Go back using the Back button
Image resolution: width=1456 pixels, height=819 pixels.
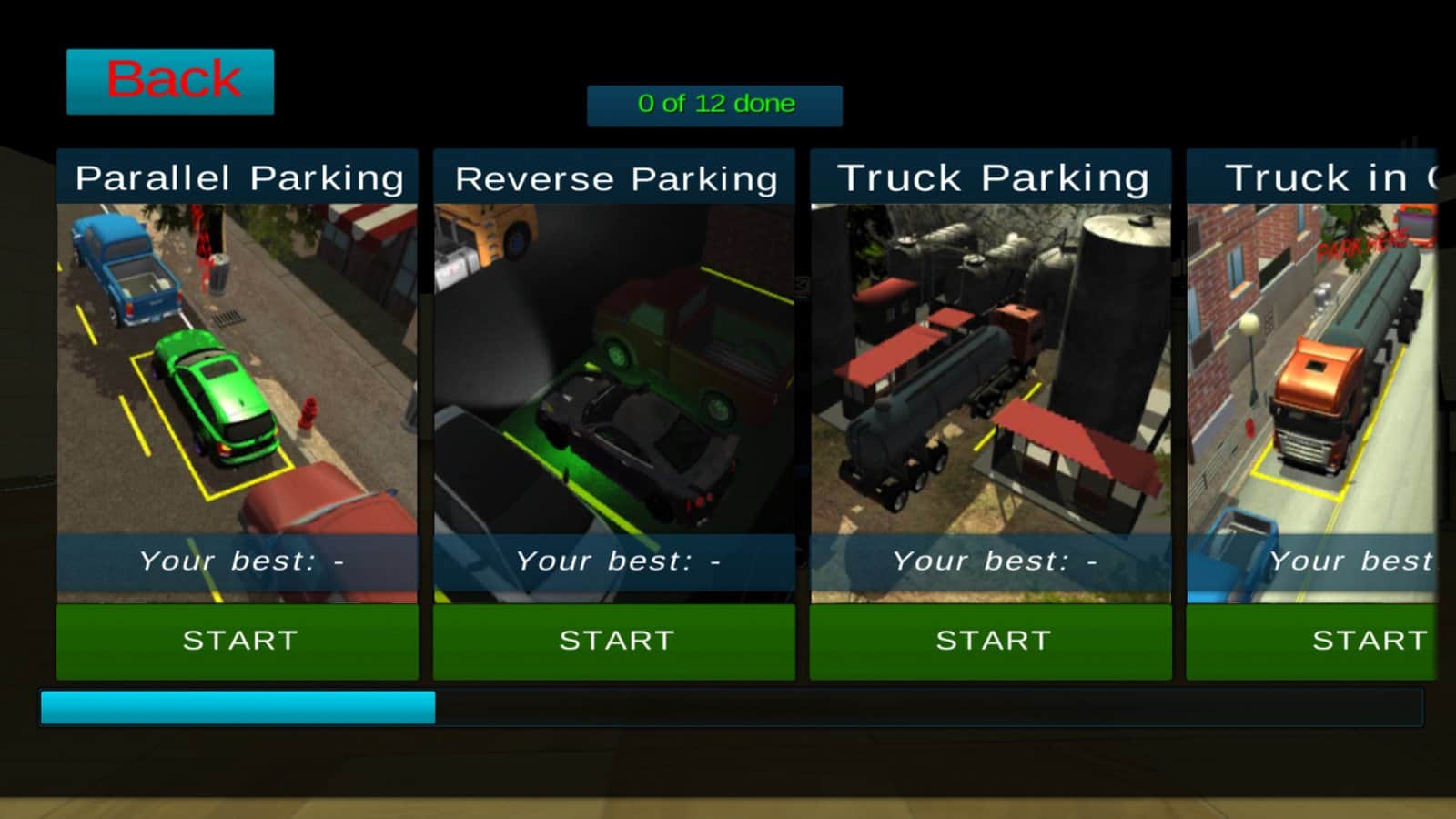(x=170, y=82)
